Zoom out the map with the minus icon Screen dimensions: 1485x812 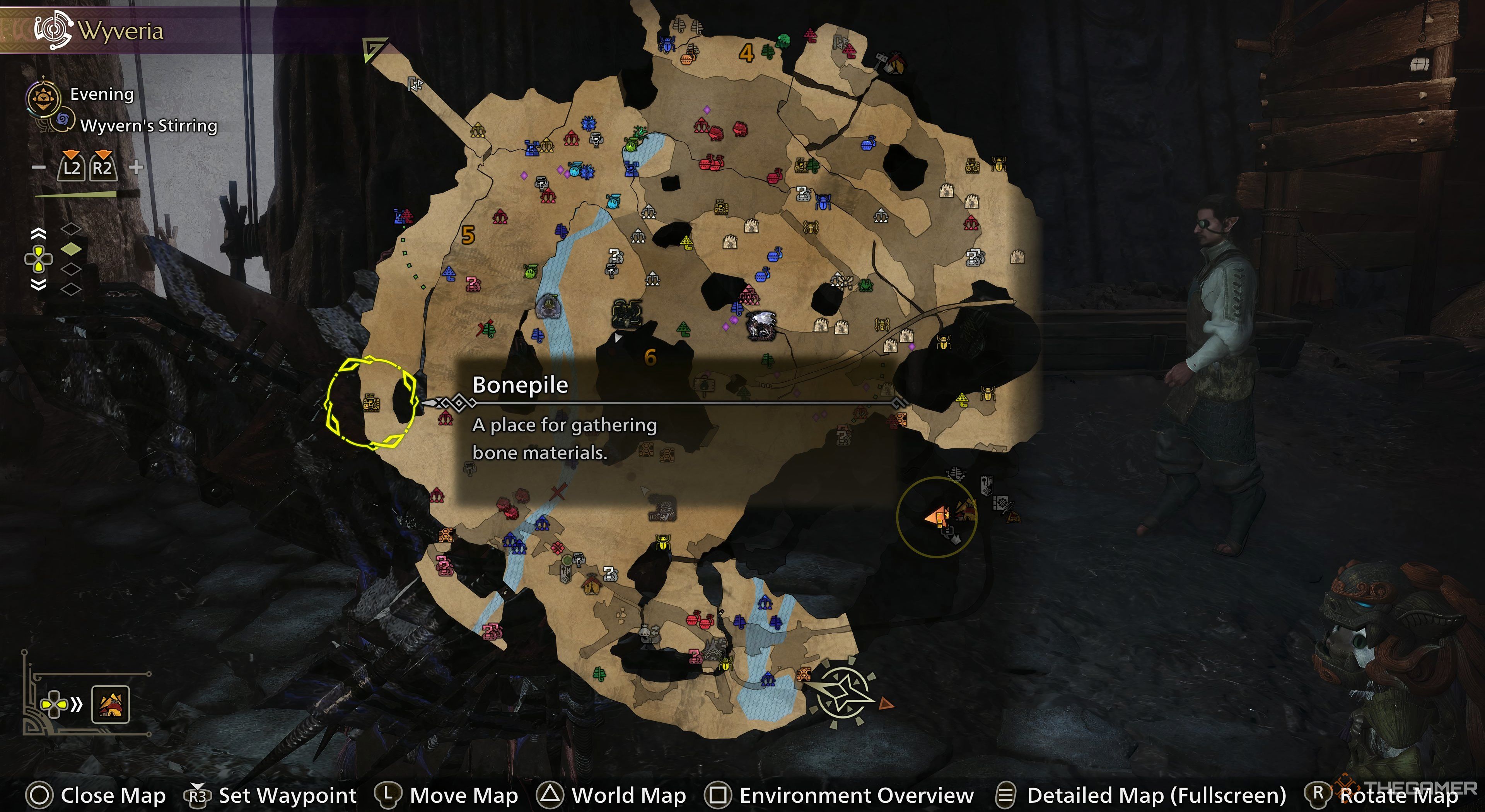click(x=39, y=168)
